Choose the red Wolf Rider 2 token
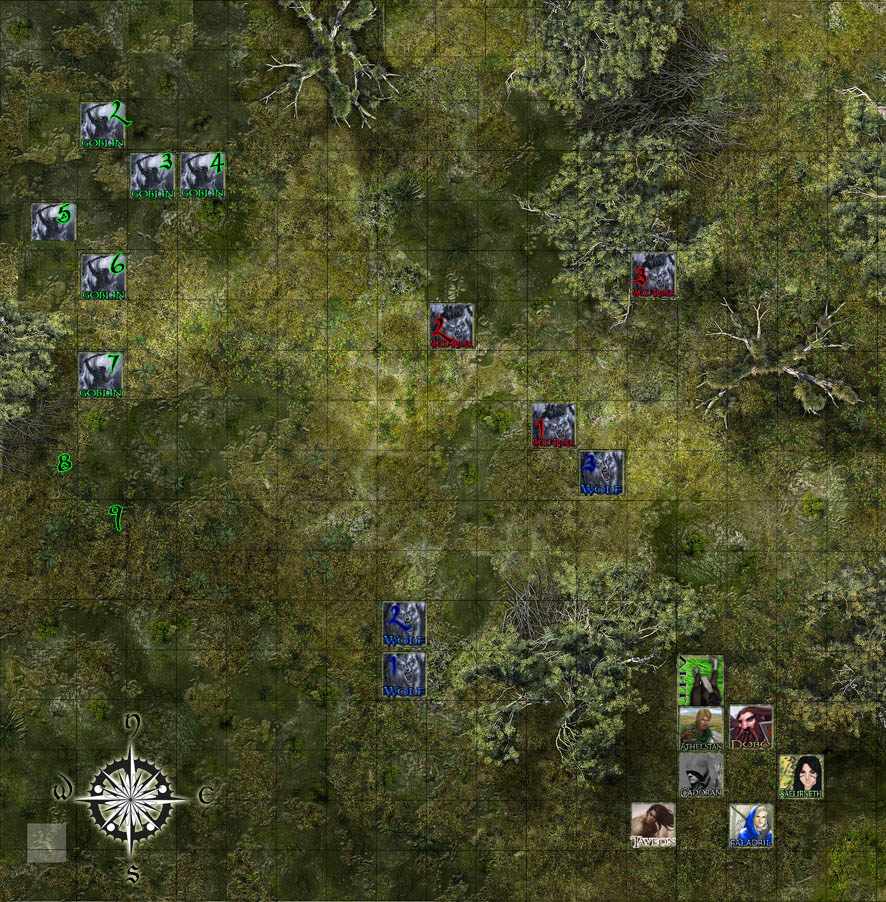Image resolution: width=886 pixels, height=902 pixels. (451, 325)
